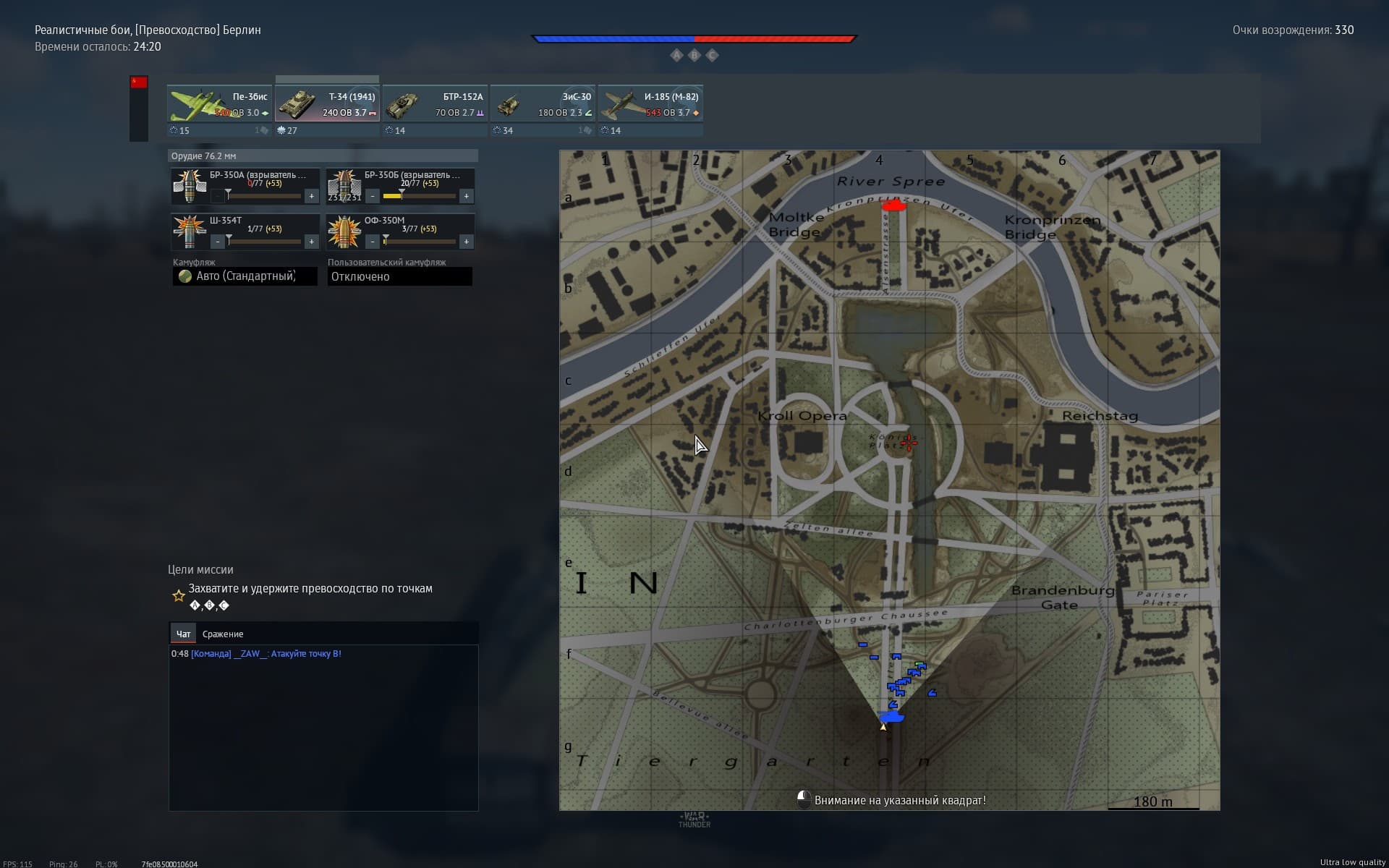
Task: Pick the БТР-152А vehicle card
Action: 435,104
